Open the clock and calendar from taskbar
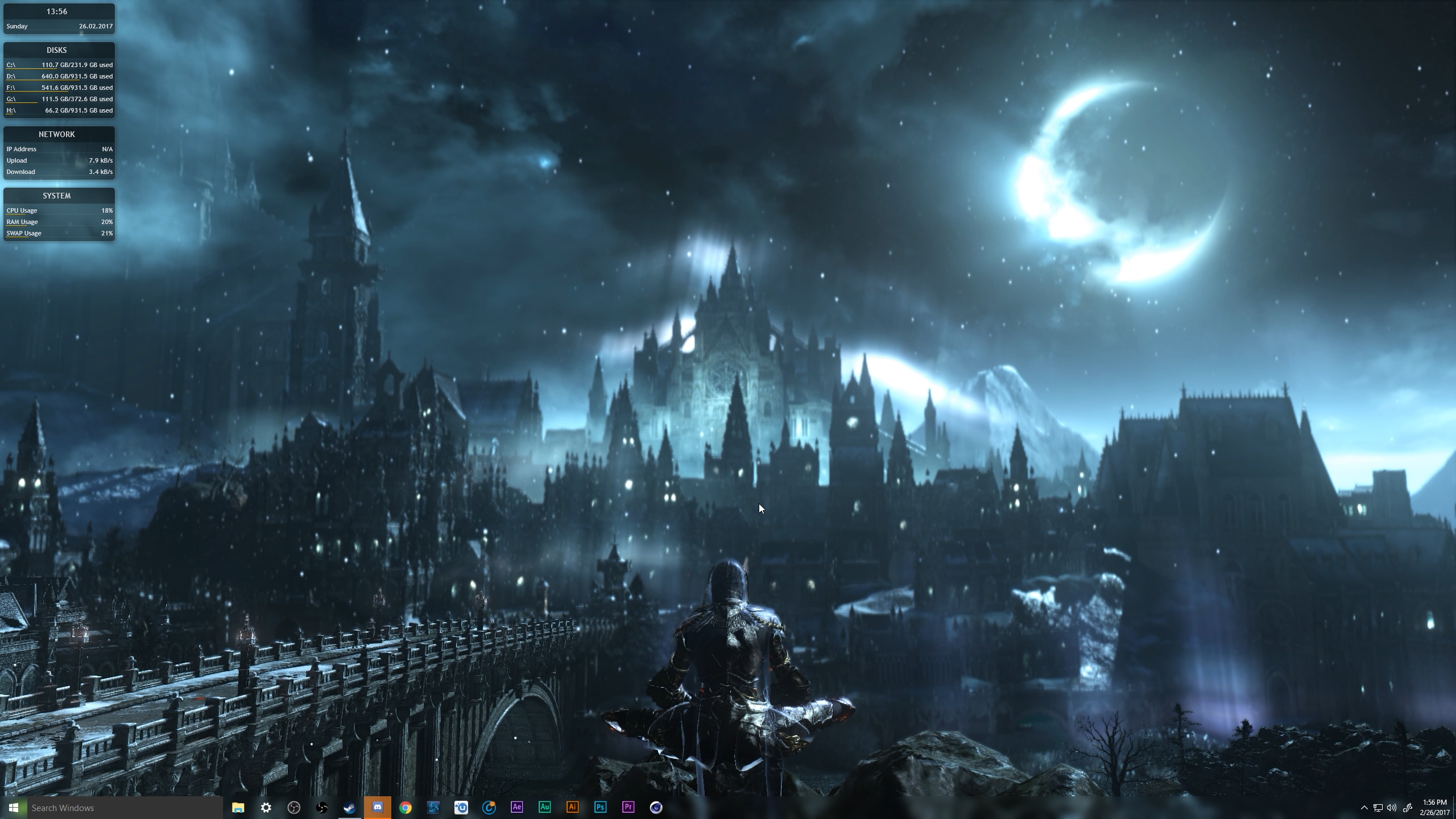The height and width of the screenshot is (819, 1456). (x=1433, y=806)
